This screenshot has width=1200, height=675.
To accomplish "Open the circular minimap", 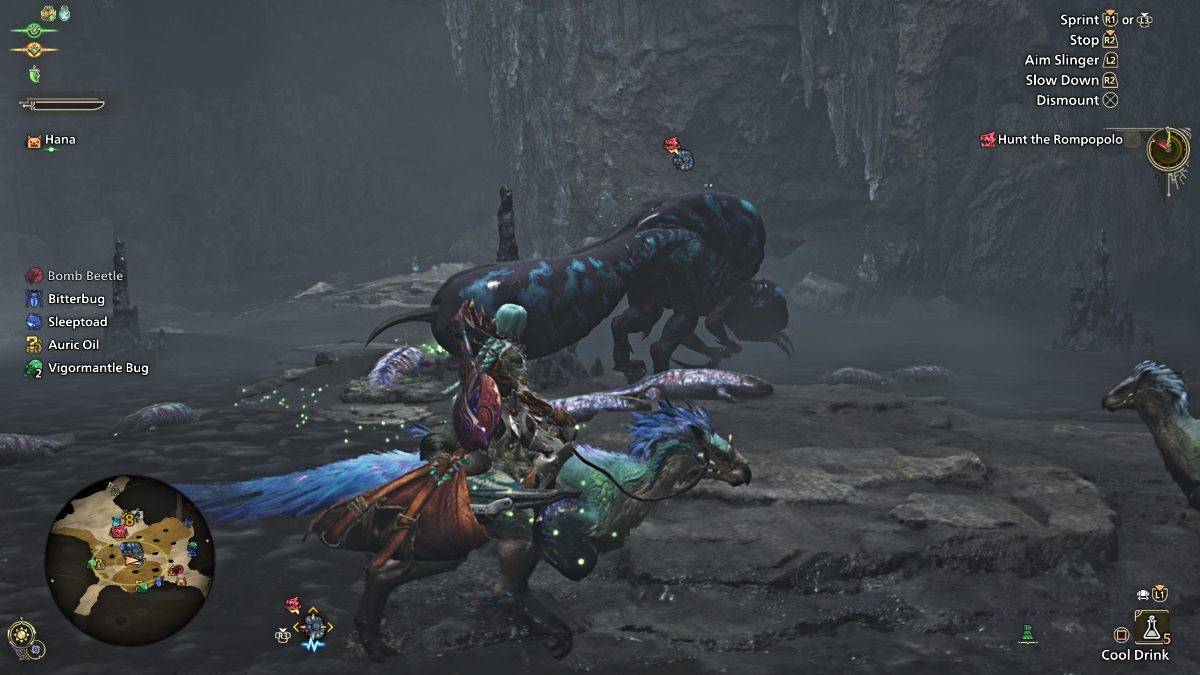I will pyautogui.click(x=129, y=559).
